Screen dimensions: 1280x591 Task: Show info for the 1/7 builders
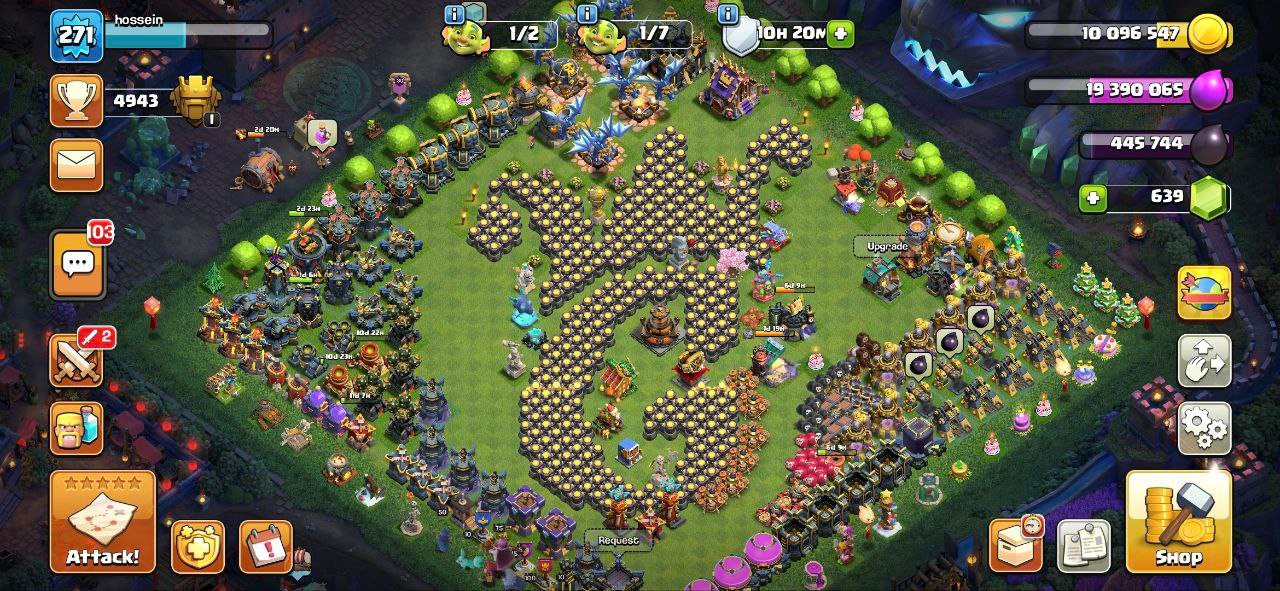coord(587,14)
